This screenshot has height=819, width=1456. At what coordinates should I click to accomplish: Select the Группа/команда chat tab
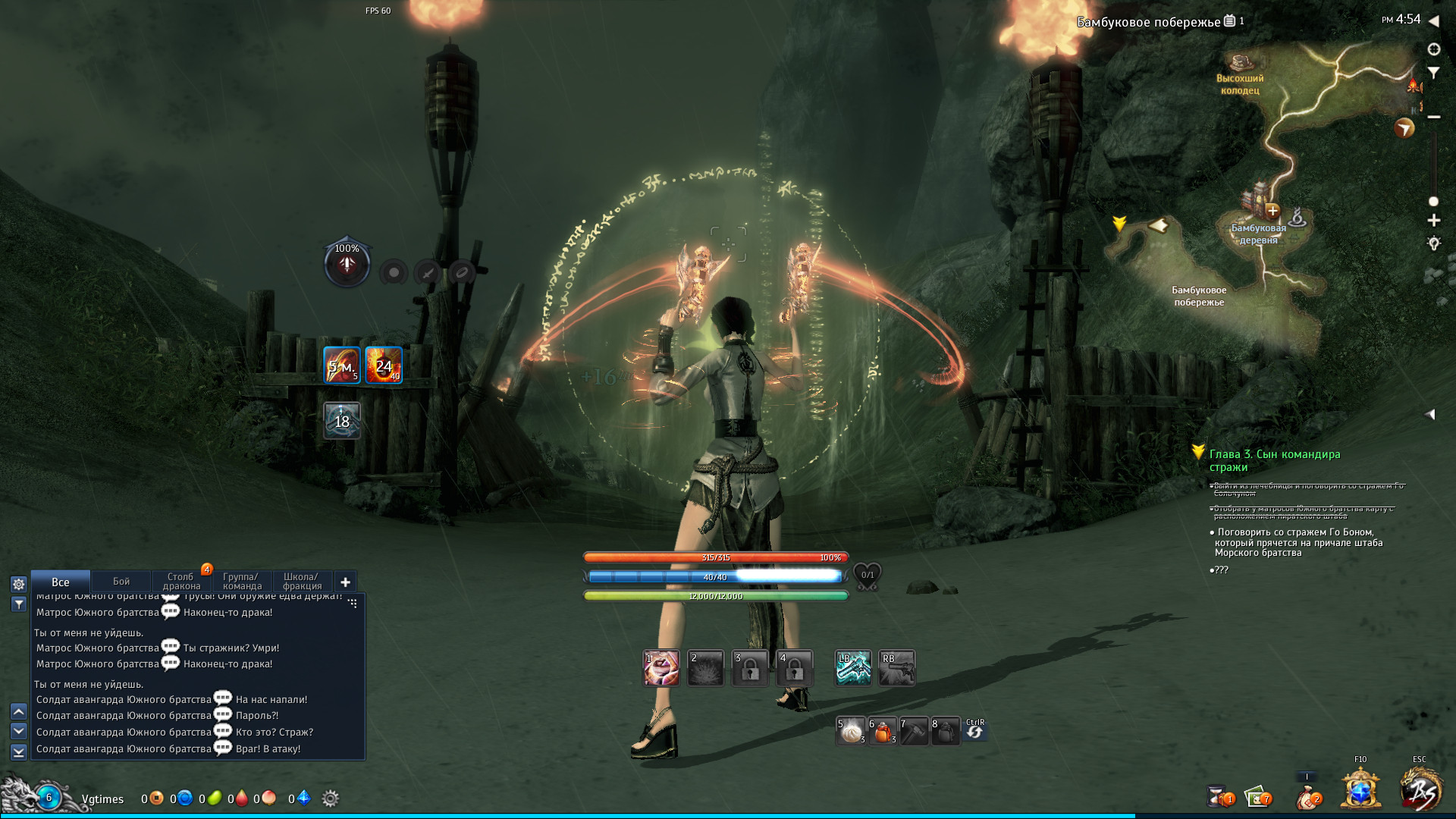[242, 582]
